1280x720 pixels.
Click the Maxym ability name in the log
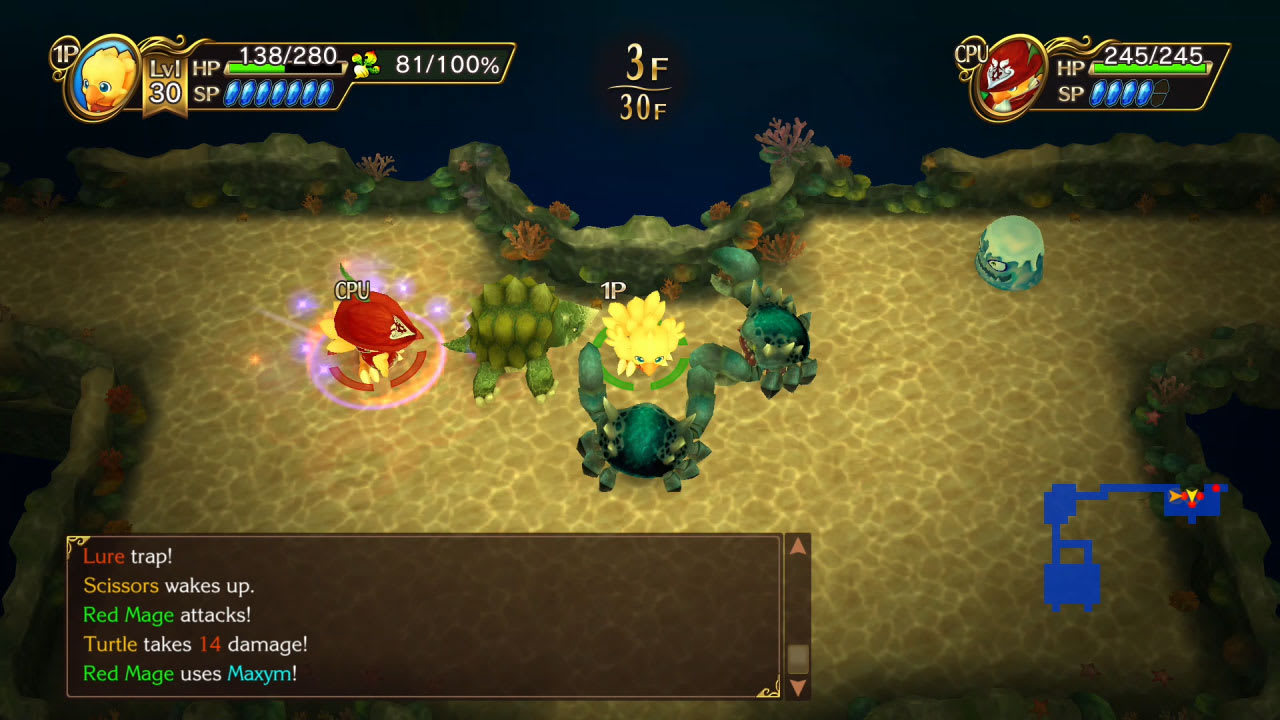262,673
